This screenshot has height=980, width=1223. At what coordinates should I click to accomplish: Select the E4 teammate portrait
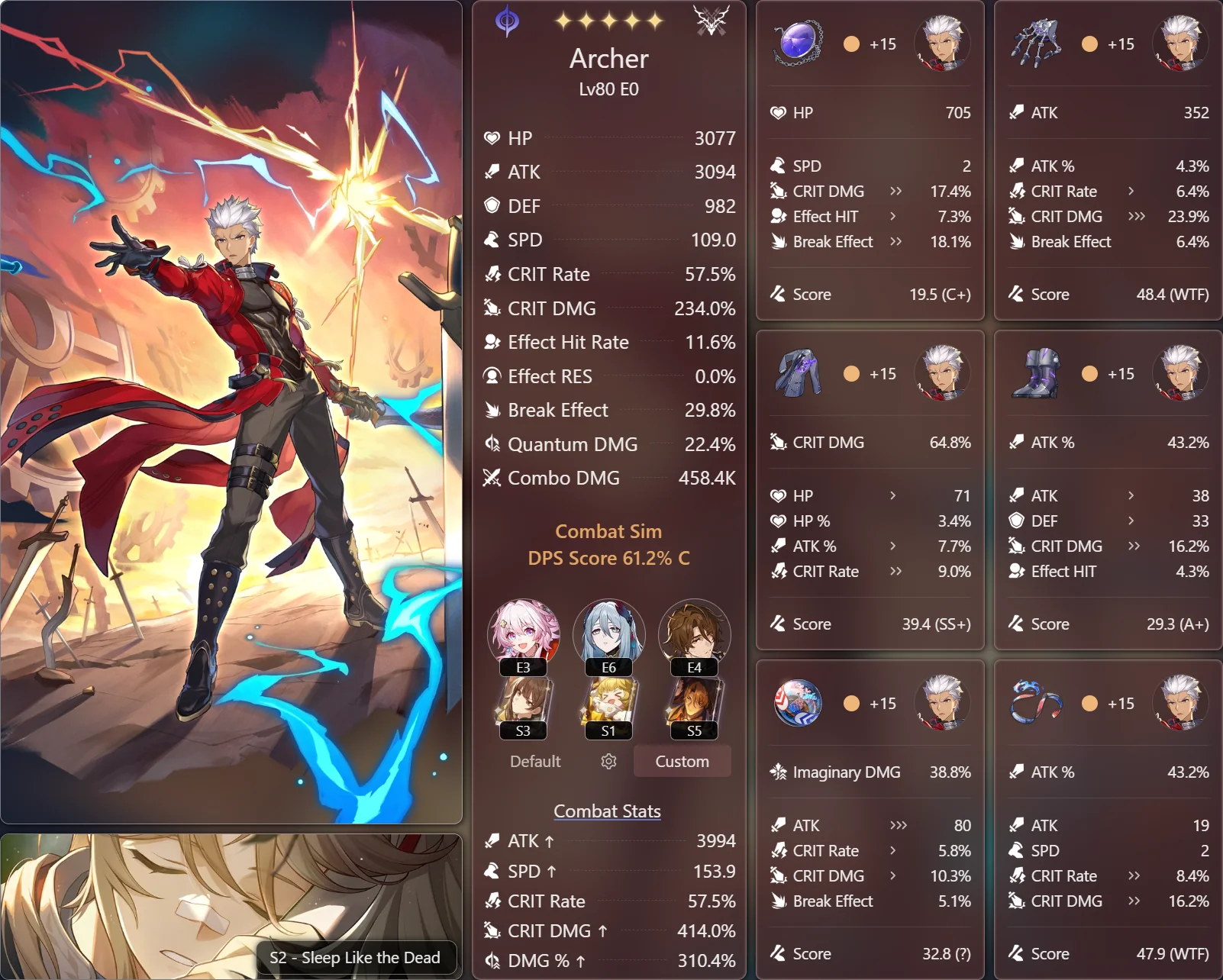tap(693, 633)
